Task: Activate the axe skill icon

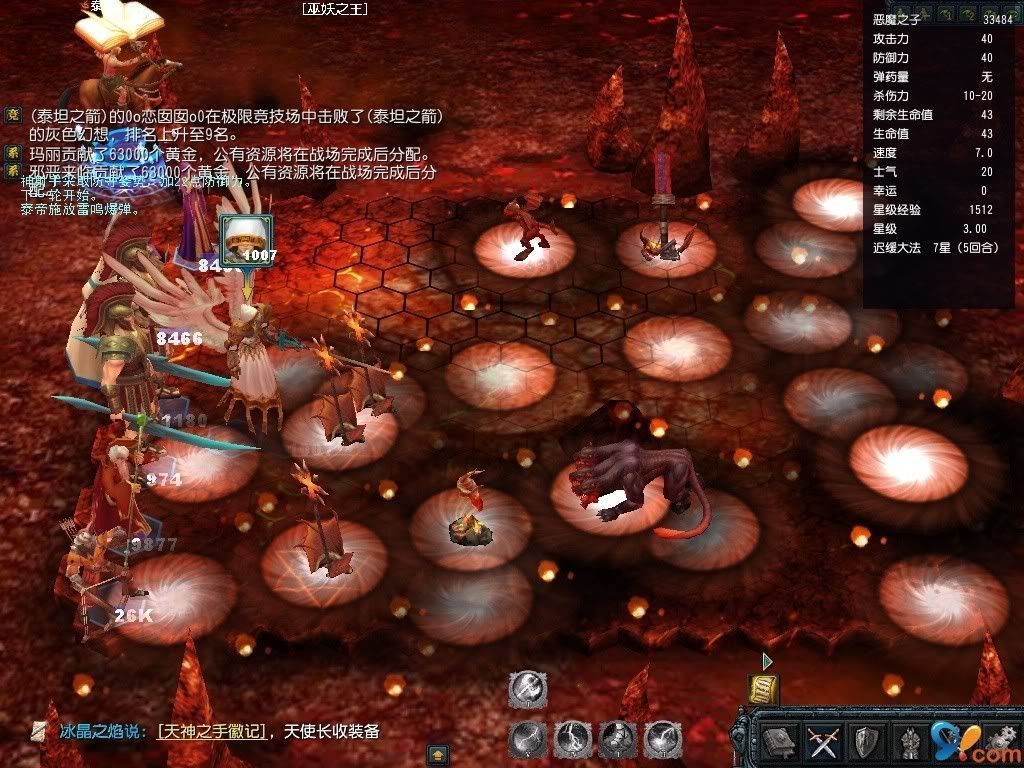Action: [527, 689]
